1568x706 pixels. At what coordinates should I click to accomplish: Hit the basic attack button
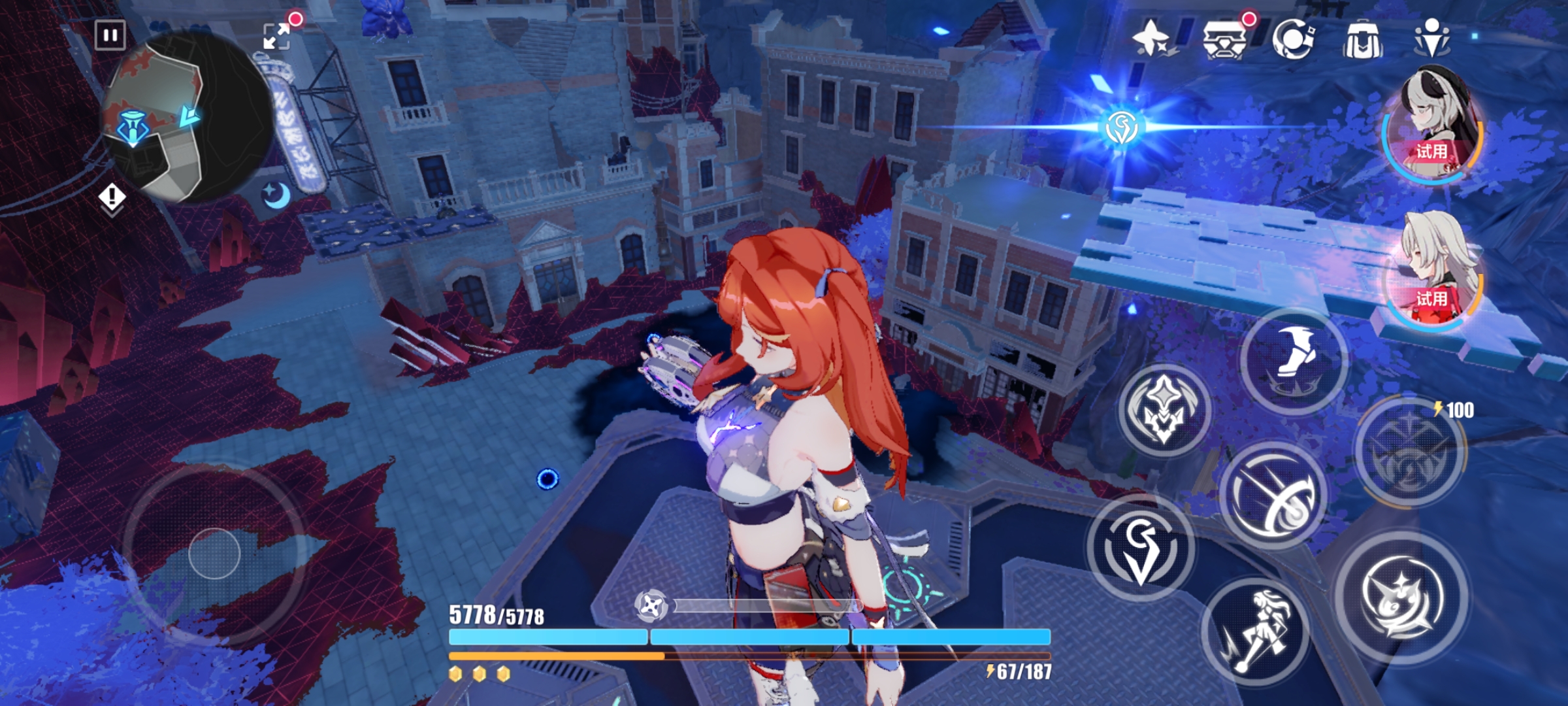[x=1402, y=597]
